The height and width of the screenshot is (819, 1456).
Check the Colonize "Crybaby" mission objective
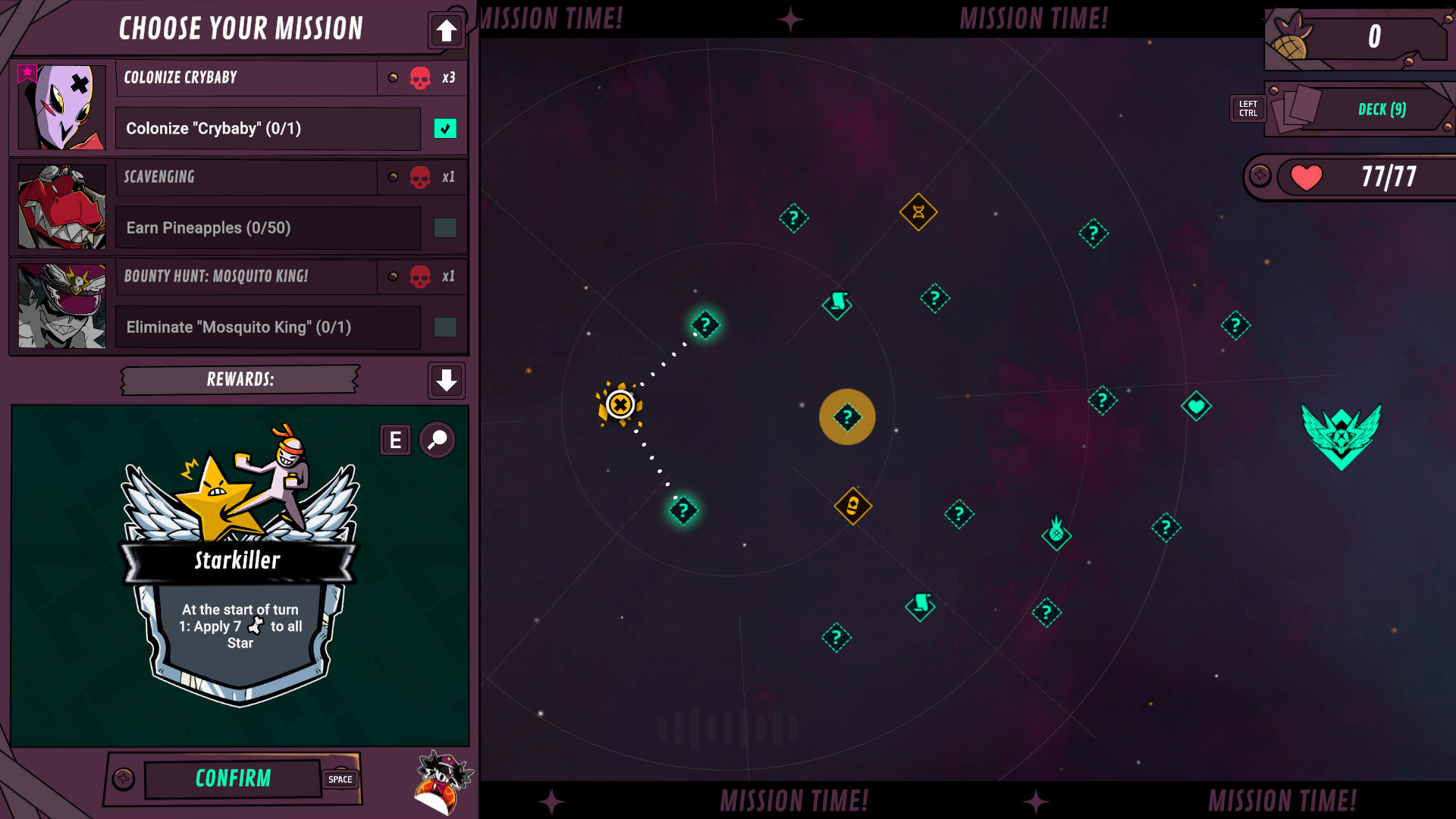(445, 129)
